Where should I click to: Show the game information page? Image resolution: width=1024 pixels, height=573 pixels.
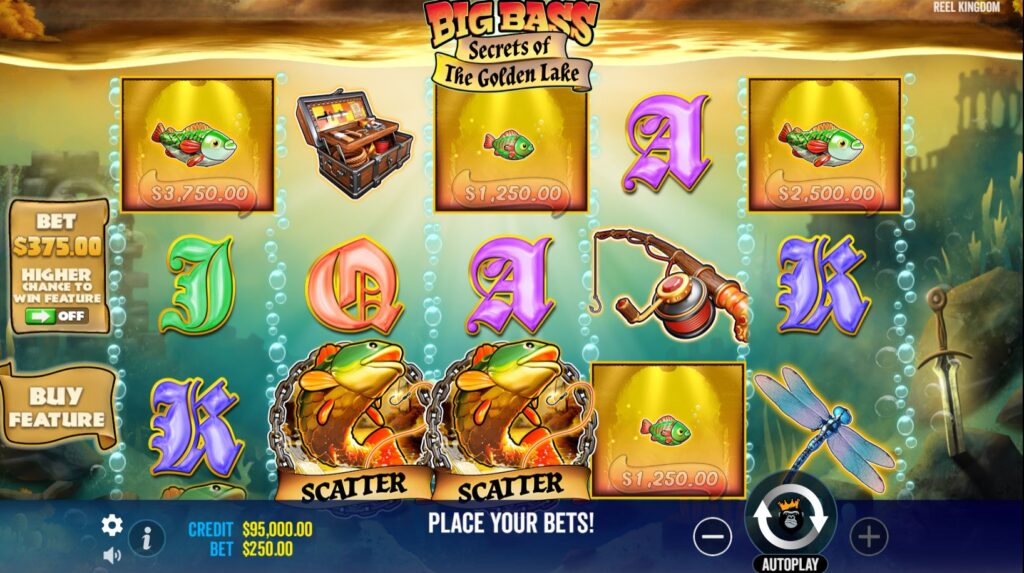click(146, 538)
